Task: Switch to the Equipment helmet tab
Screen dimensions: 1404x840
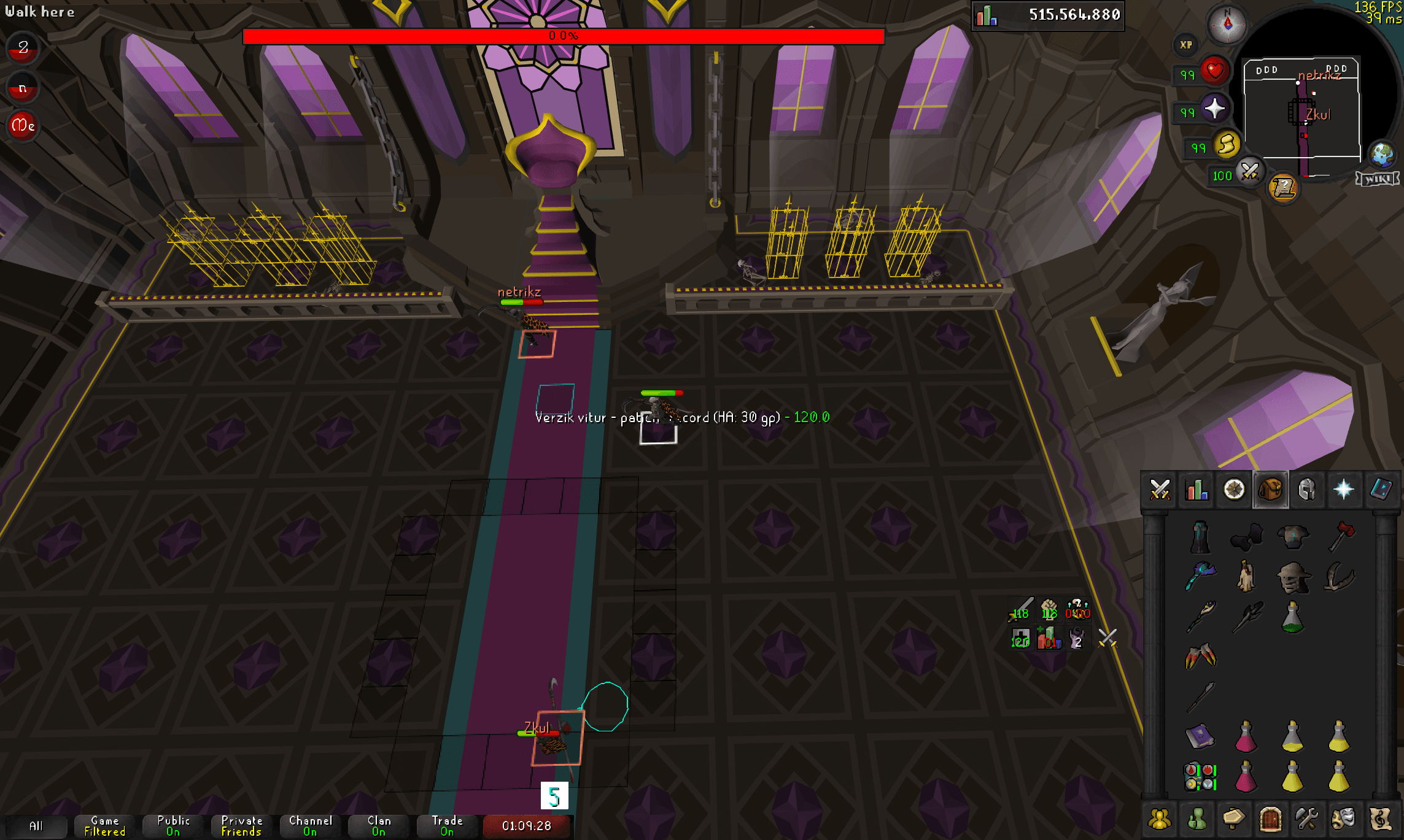Action: [x=1308, y=490]
